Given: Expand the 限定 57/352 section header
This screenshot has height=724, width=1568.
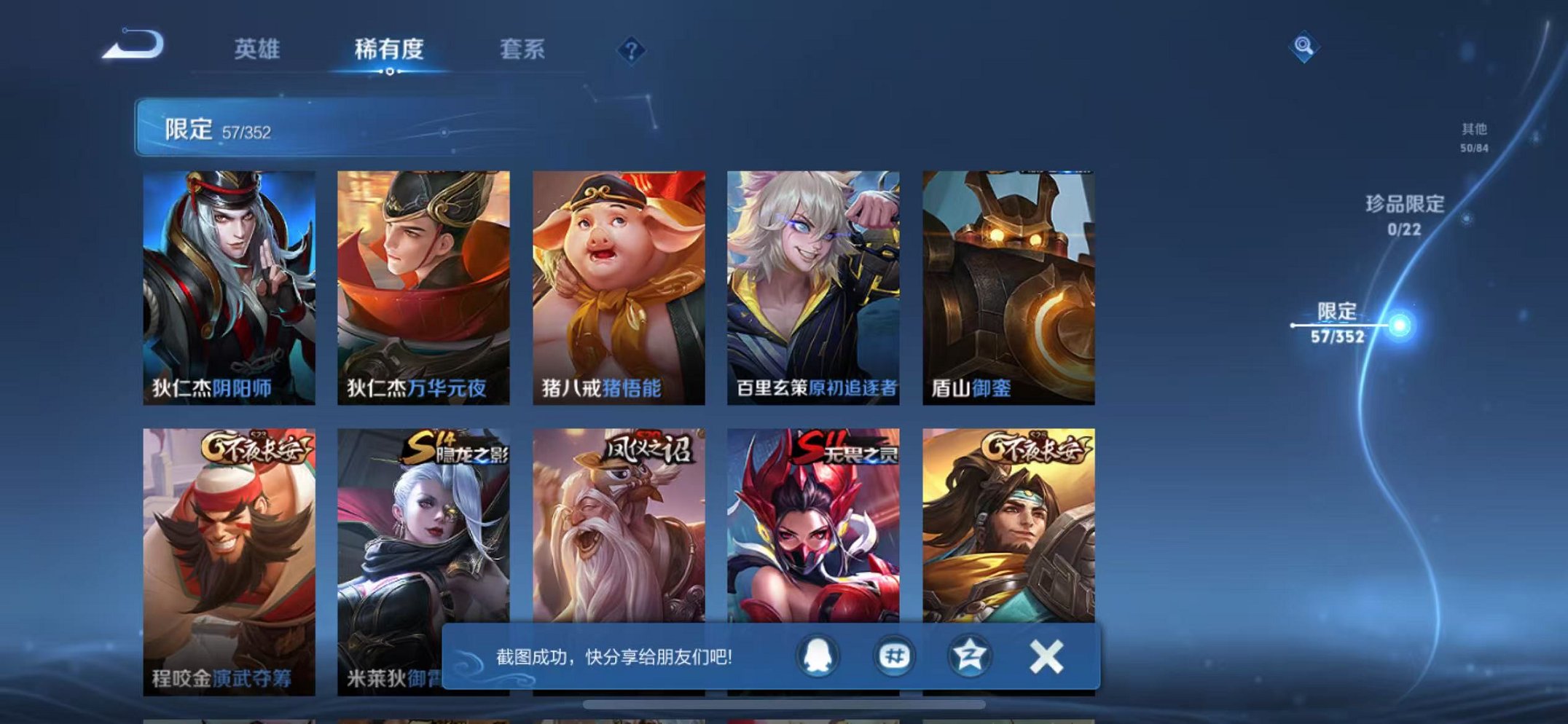Looking at the screenshot, I should click(203, 128).
